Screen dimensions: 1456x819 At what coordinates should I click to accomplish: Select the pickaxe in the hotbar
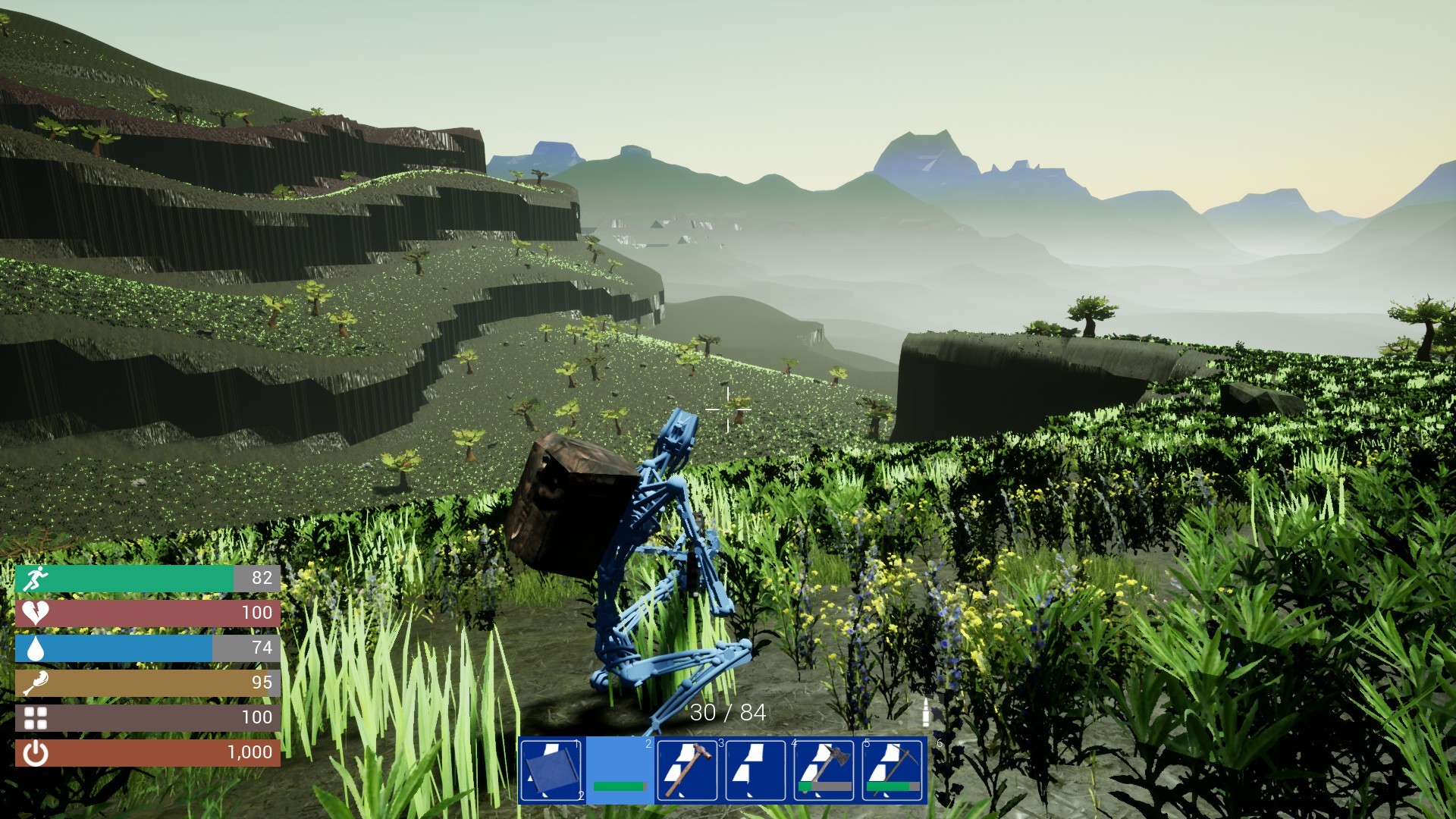click(895, 770)
